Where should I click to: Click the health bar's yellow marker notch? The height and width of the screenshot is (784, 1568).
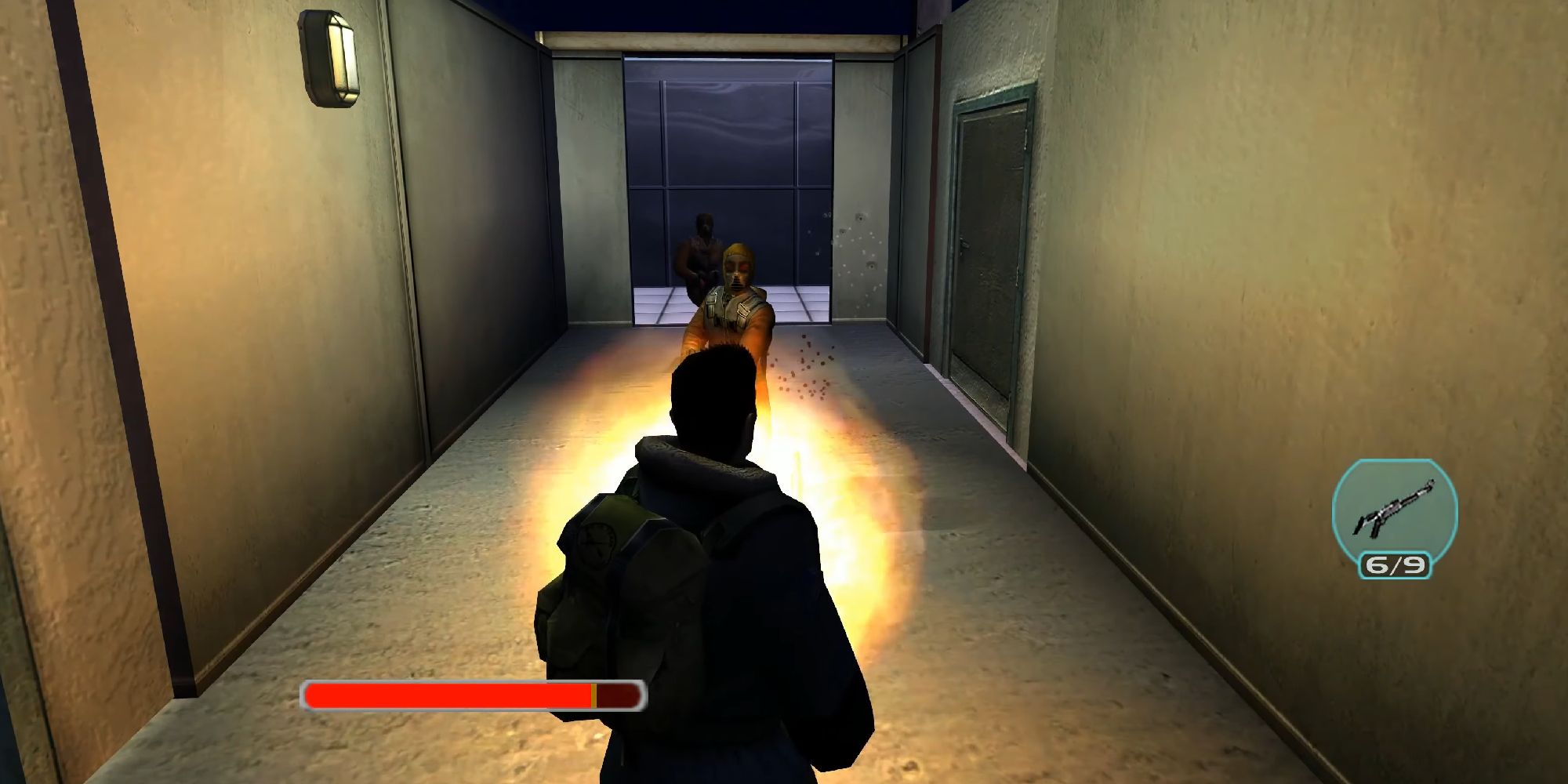[596, 692]
